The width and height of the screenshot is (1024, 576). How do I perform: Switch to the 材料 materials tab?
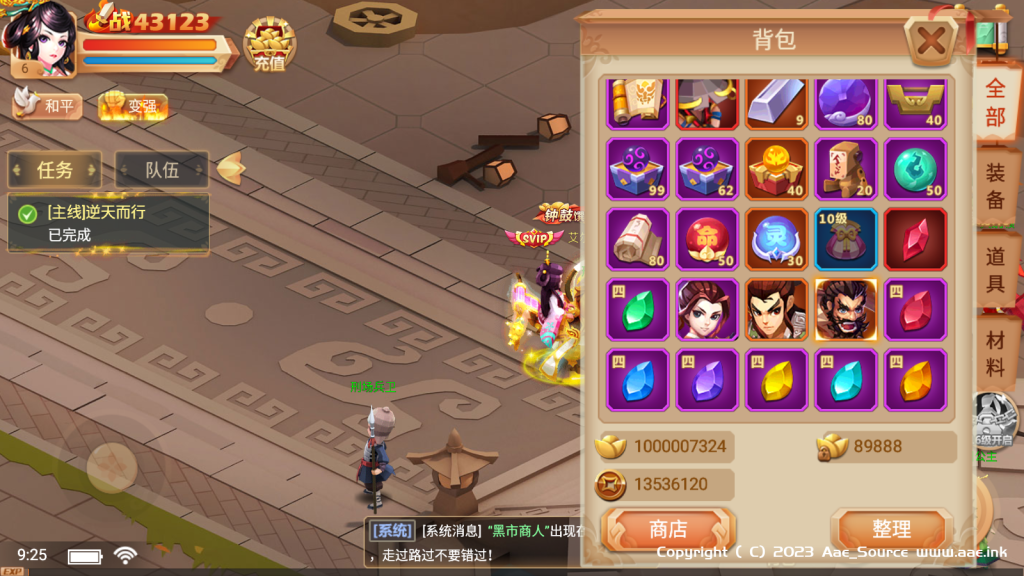click(x=995, y=353)
